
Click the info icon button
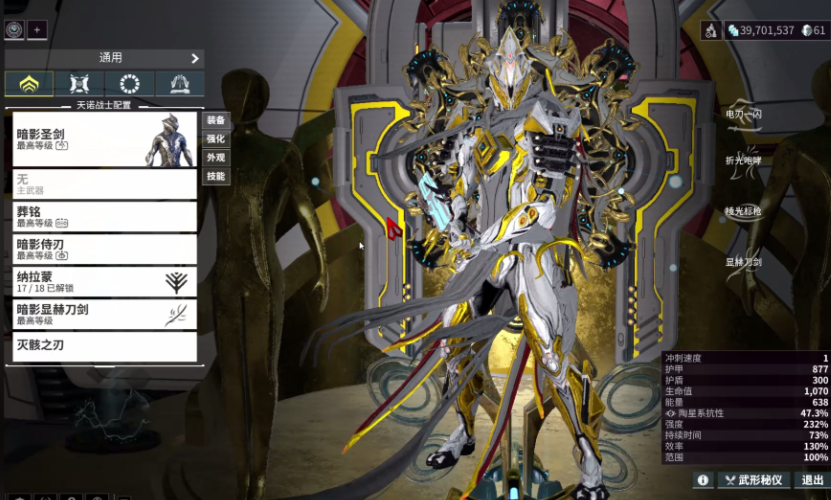(703, 481)
